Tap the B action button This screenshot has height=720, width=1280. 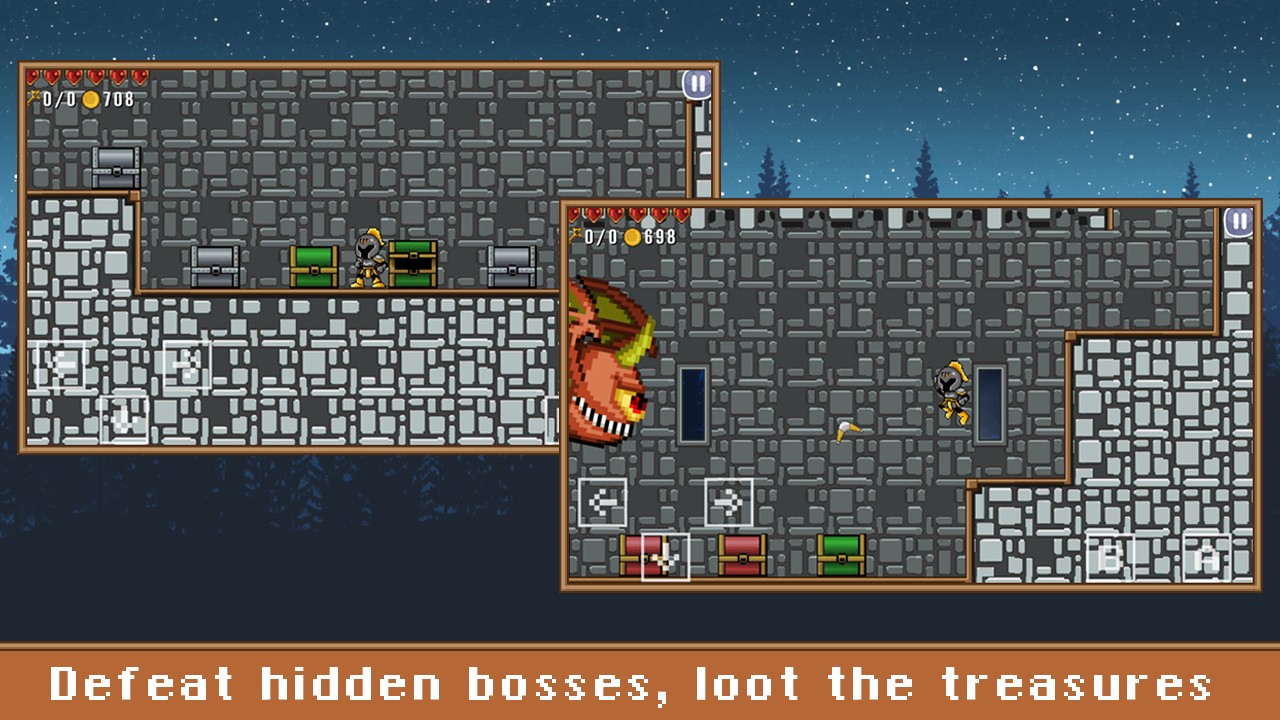coord(1111,557)
